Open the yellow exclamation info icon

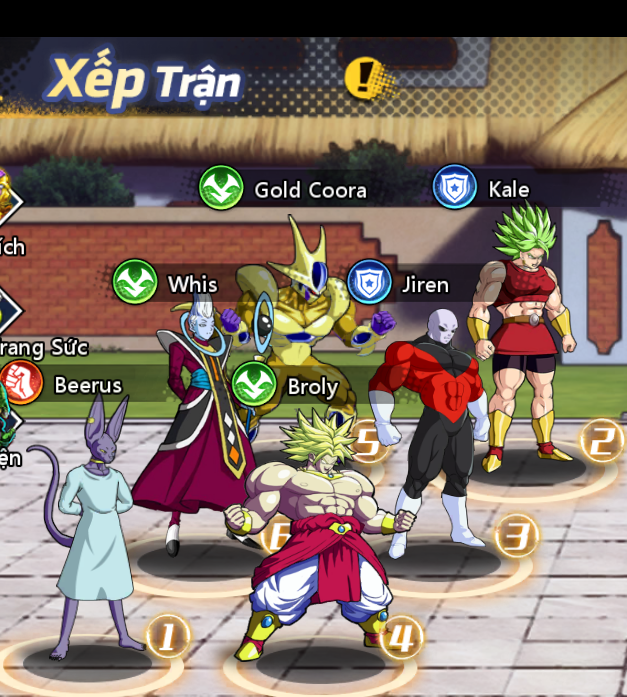point(363,77)
